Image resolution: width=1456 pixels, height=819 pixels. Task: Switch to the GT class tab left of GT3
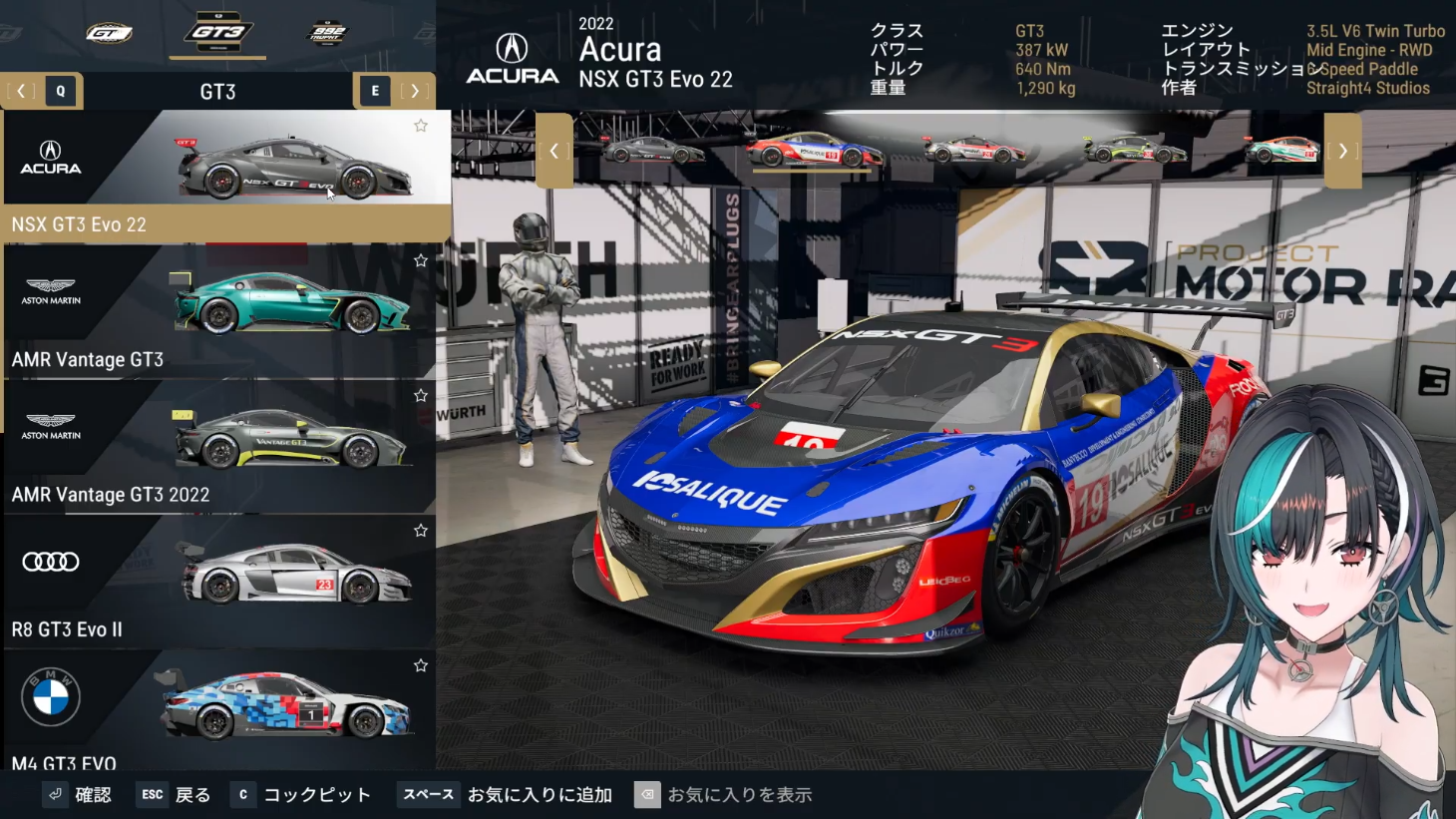[109, 33]
